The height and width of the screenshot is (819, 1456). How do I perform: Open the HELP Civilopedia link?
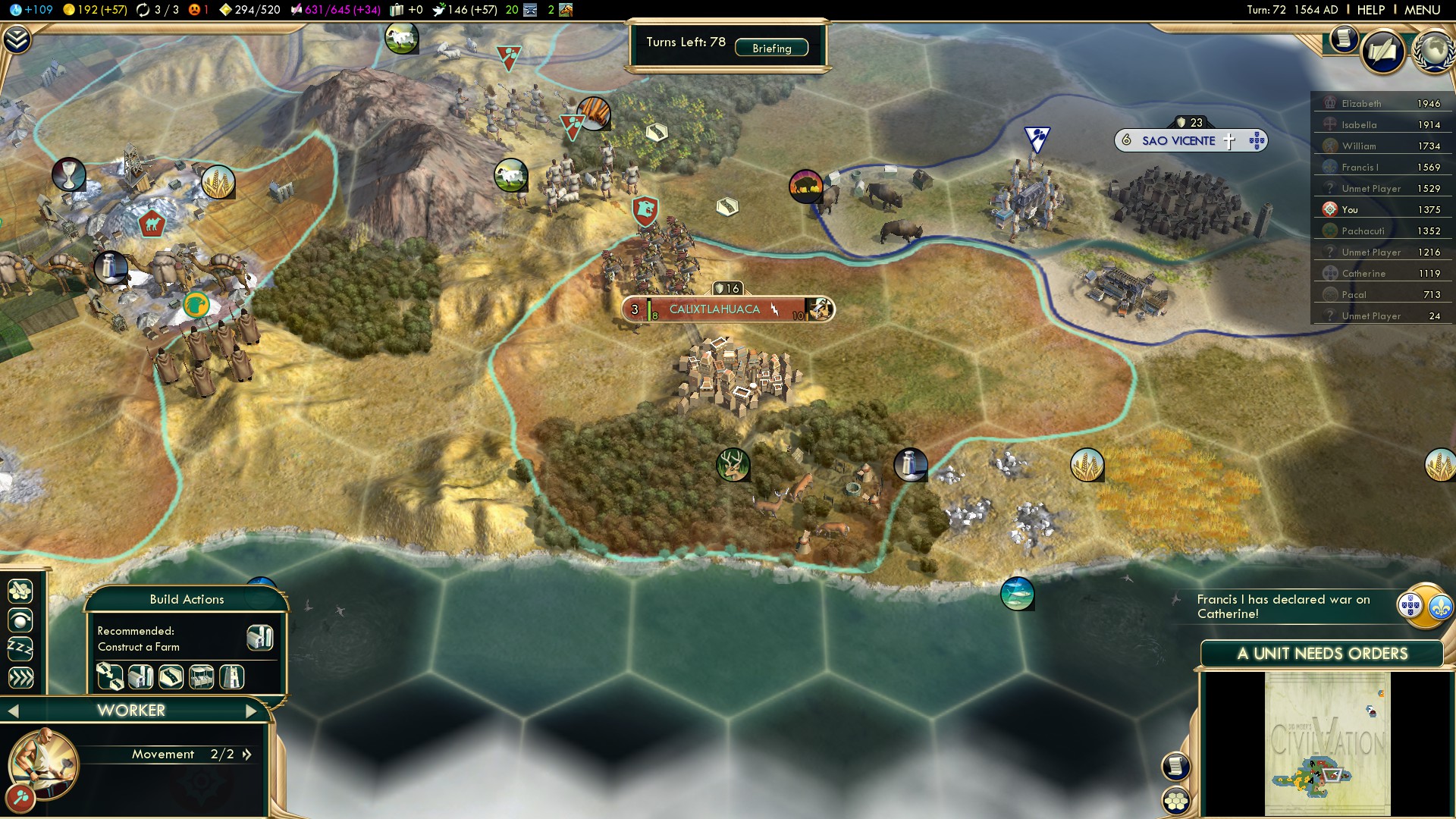[x=1371, y=10]
